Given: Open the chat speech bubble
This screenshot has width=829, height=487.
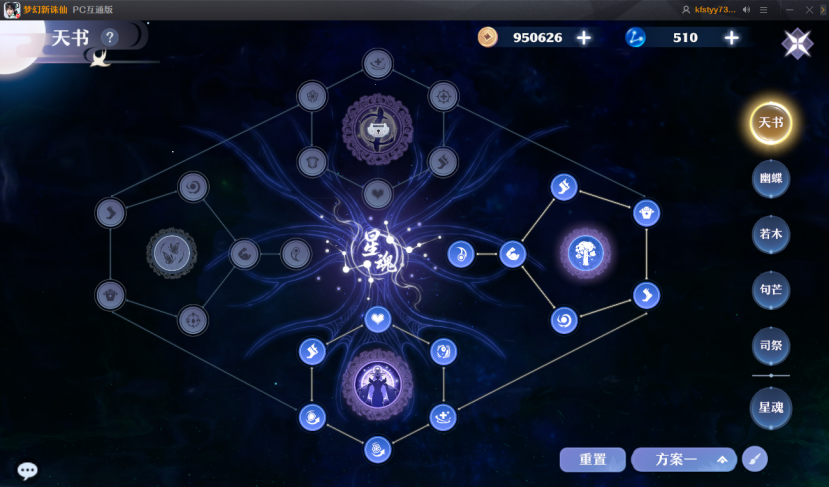Looking at the screenshot, I should pyautogui.click(x=28, y=471).
